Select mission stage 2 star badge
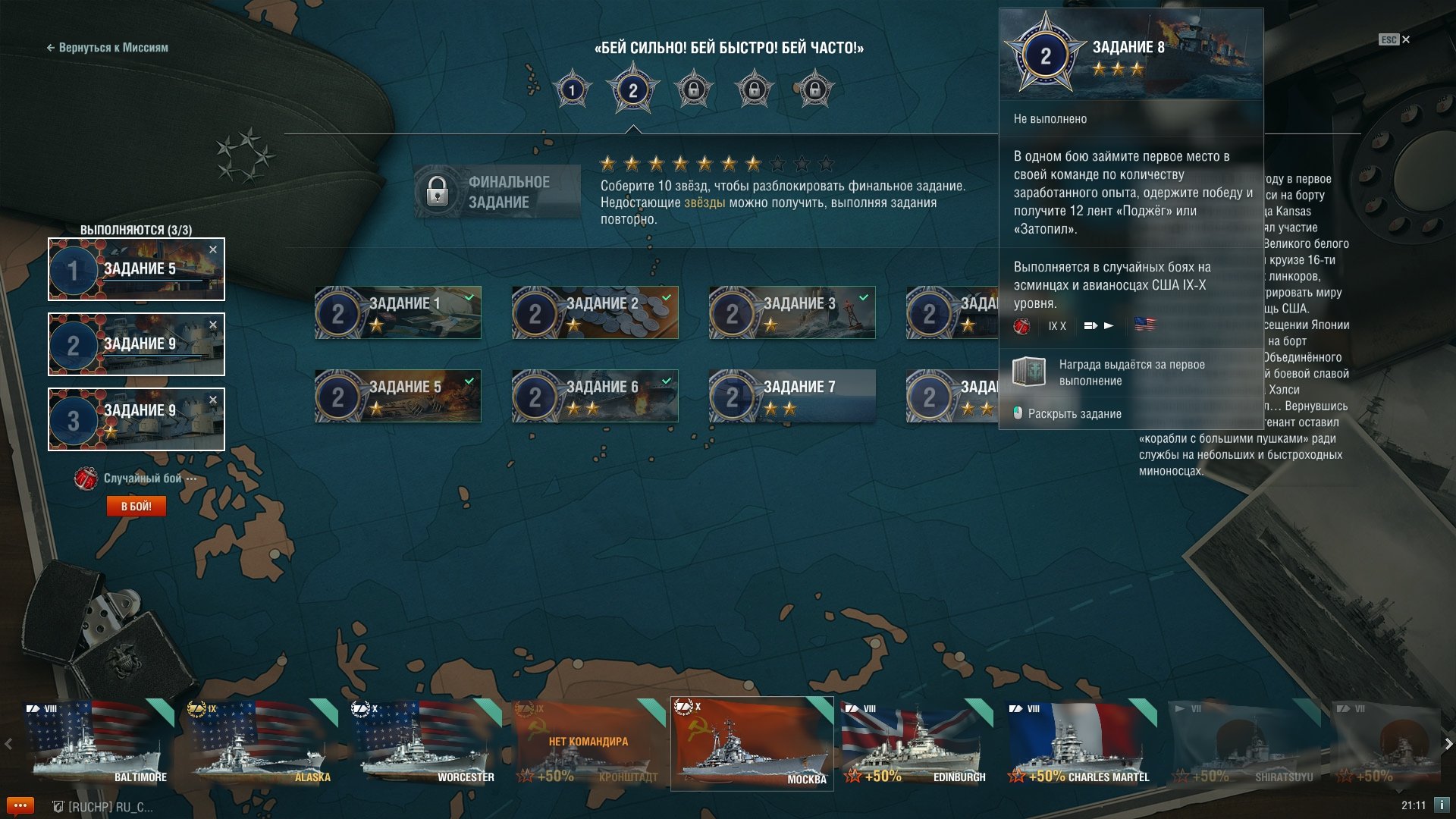1456x819 pixels. click(632, 91)
